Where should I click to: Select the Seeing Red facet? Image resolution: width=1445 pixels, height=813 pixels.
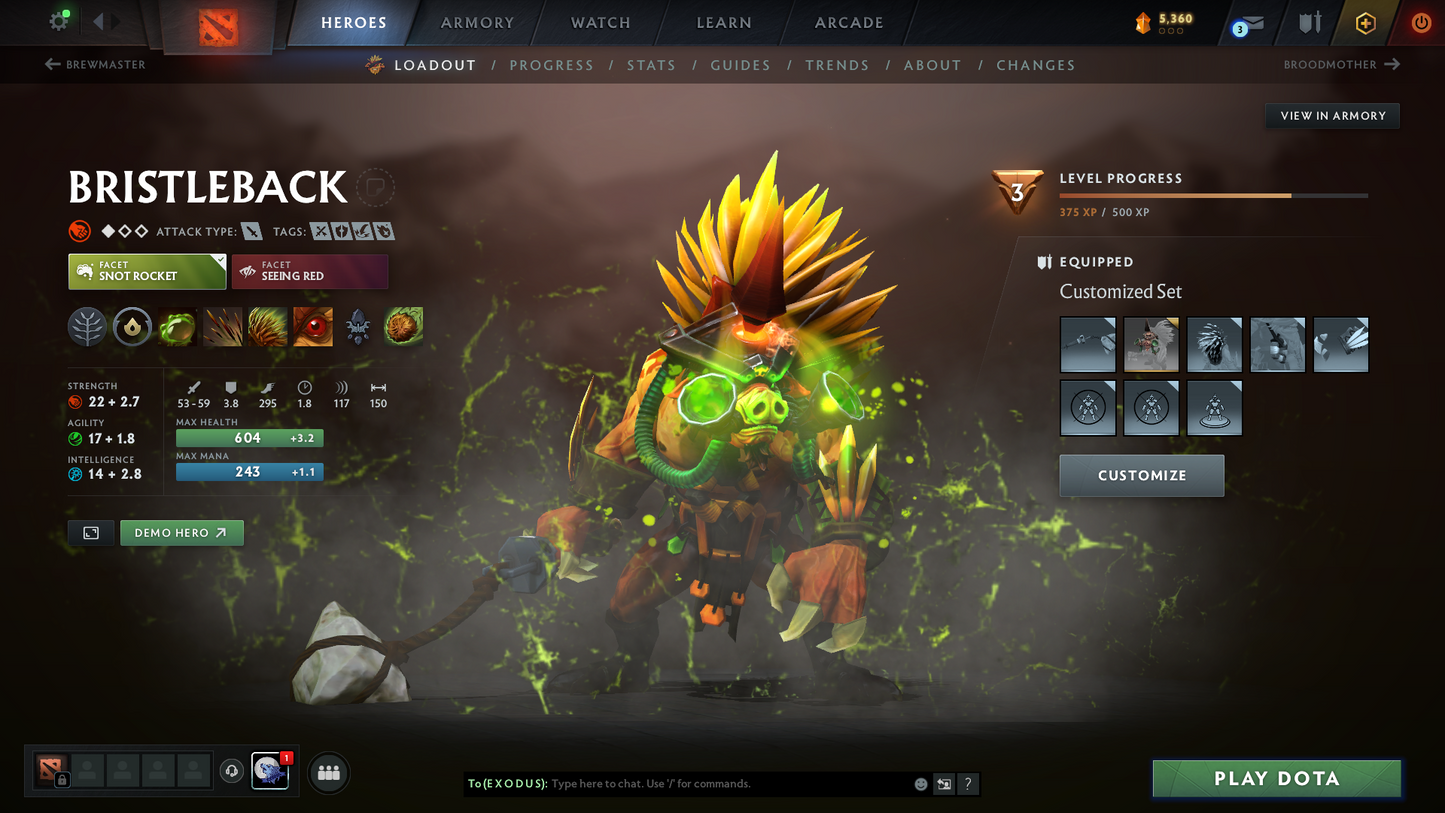310,271
